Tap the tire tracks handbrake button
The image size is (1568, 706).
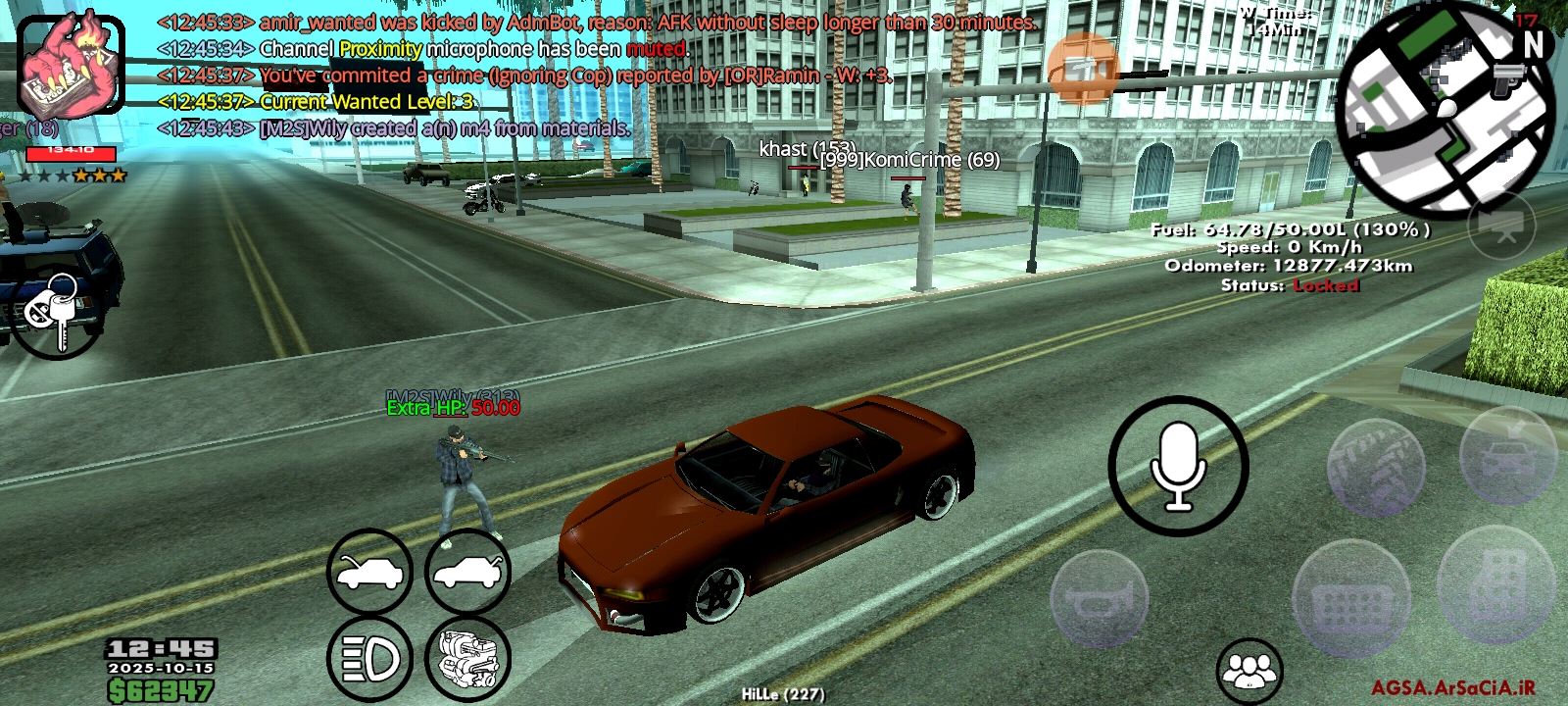1376,468
